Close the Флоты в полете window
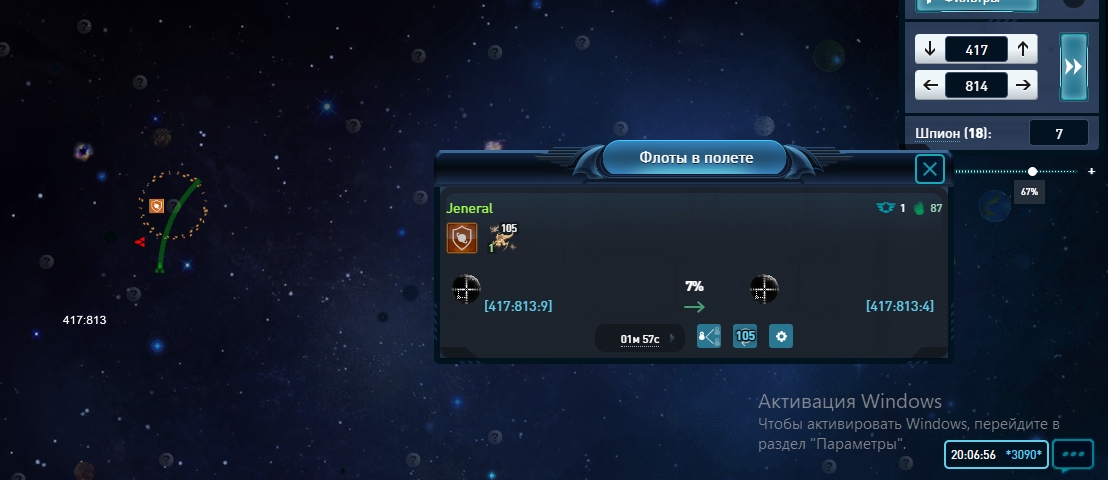The image size is (1108, 480). coord(930,169)
